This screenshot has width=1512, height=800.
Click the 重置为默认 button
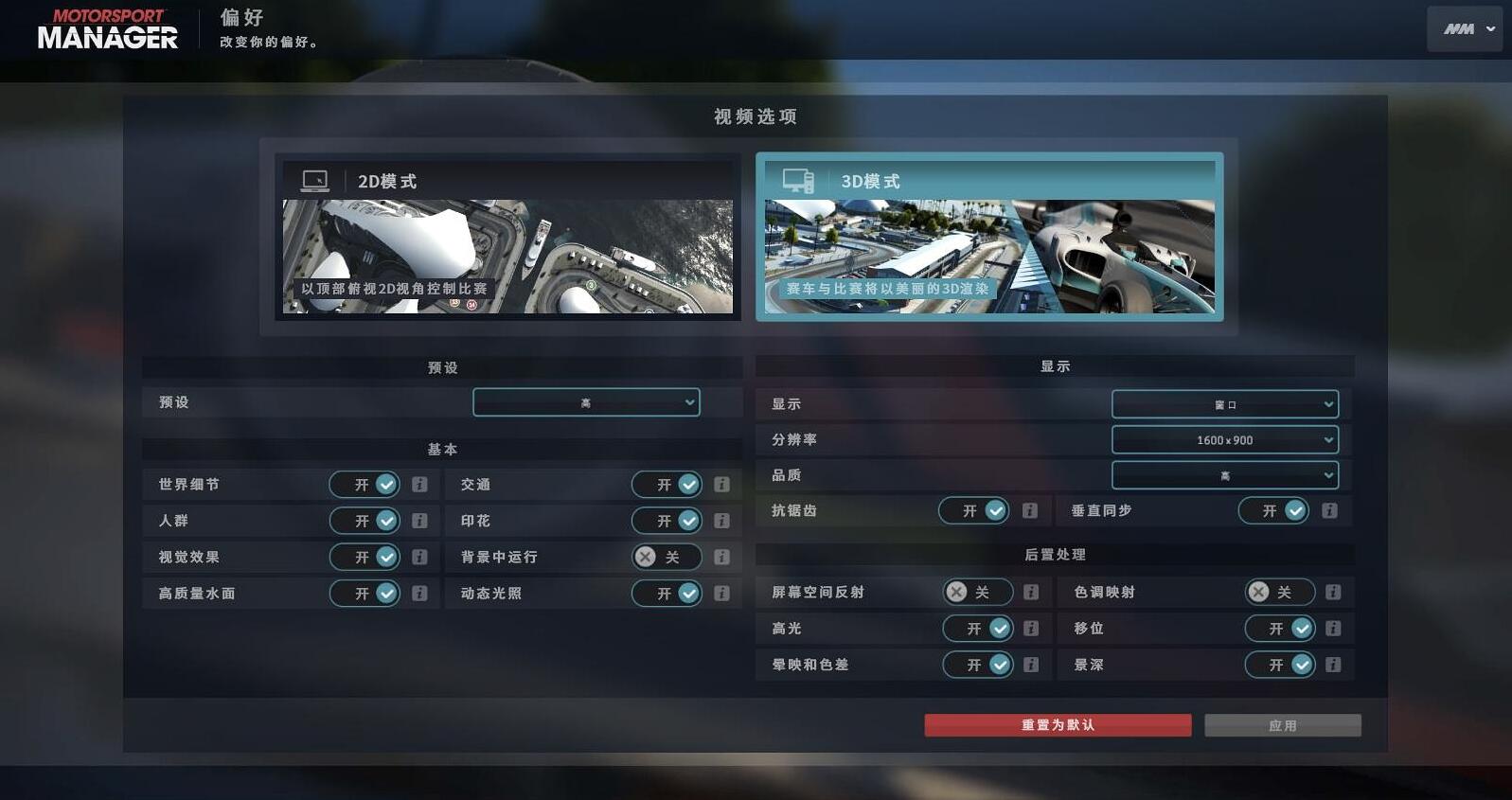[x=1057, y=724]
